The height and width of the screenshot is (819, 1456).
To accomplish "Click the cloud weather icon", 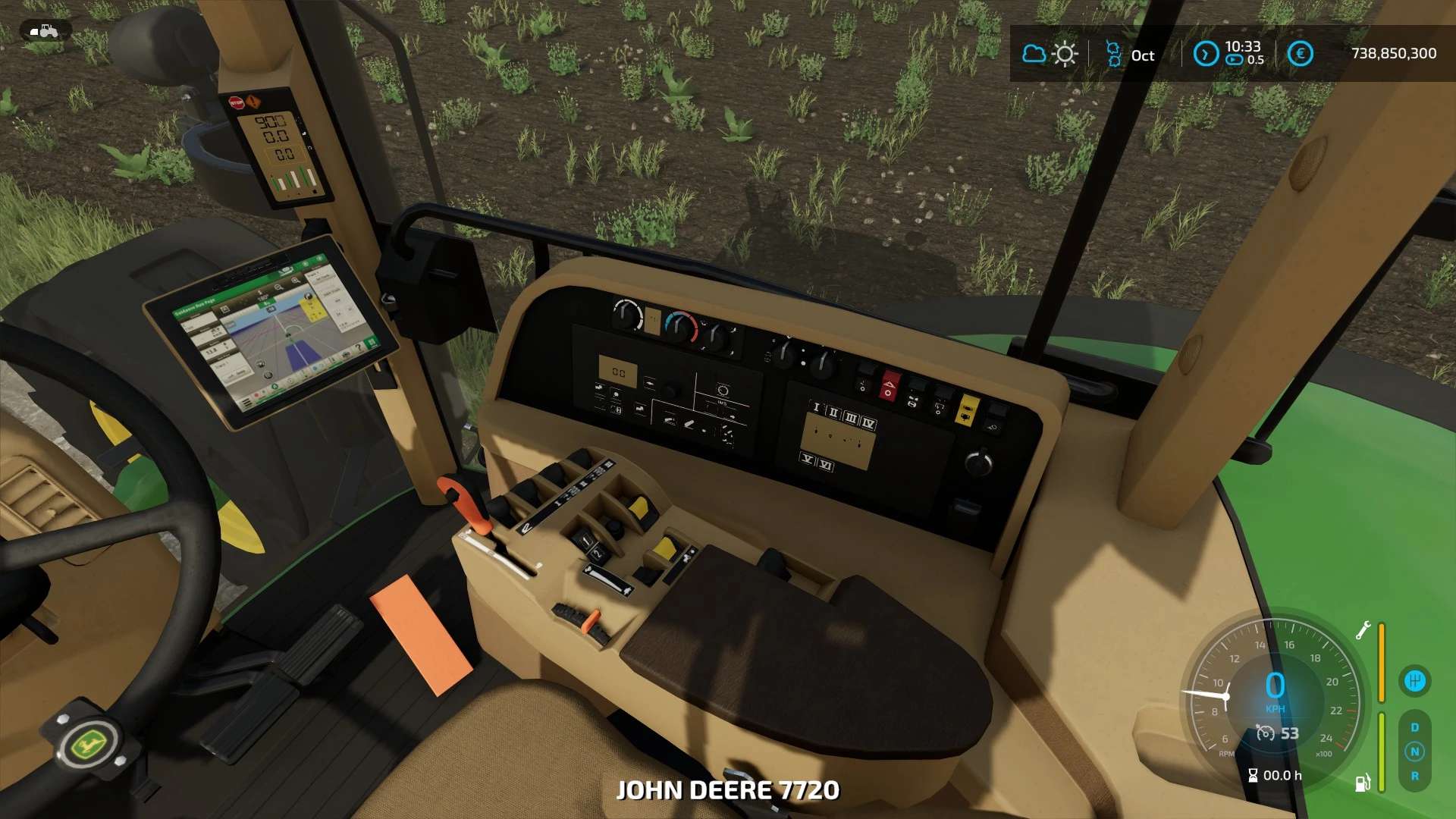I will 1034,54.
